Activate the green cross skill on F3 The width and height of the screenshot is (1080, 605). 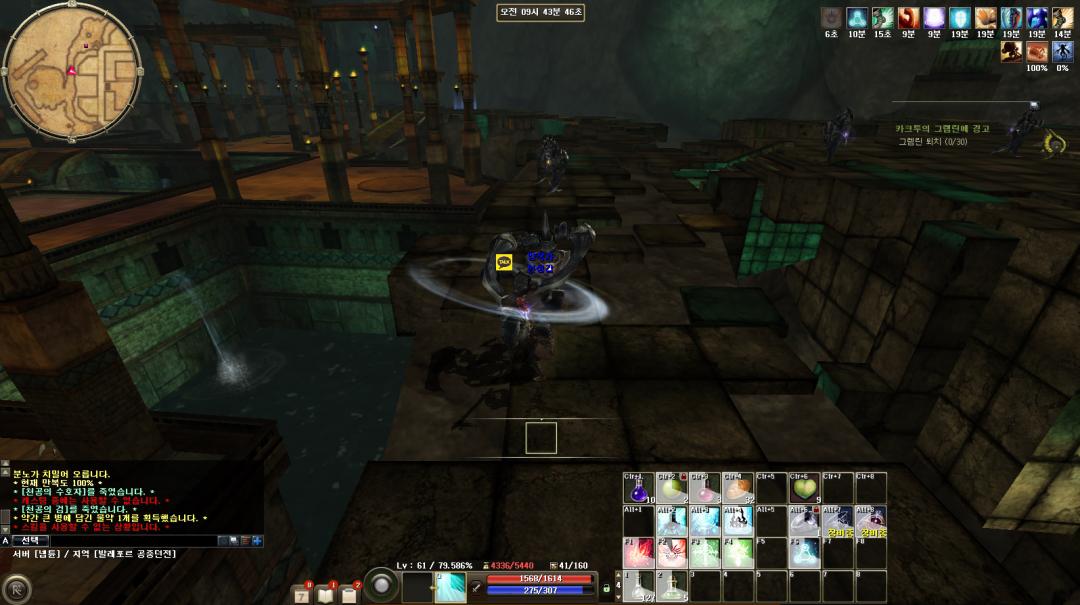click(x=704, y=553)
